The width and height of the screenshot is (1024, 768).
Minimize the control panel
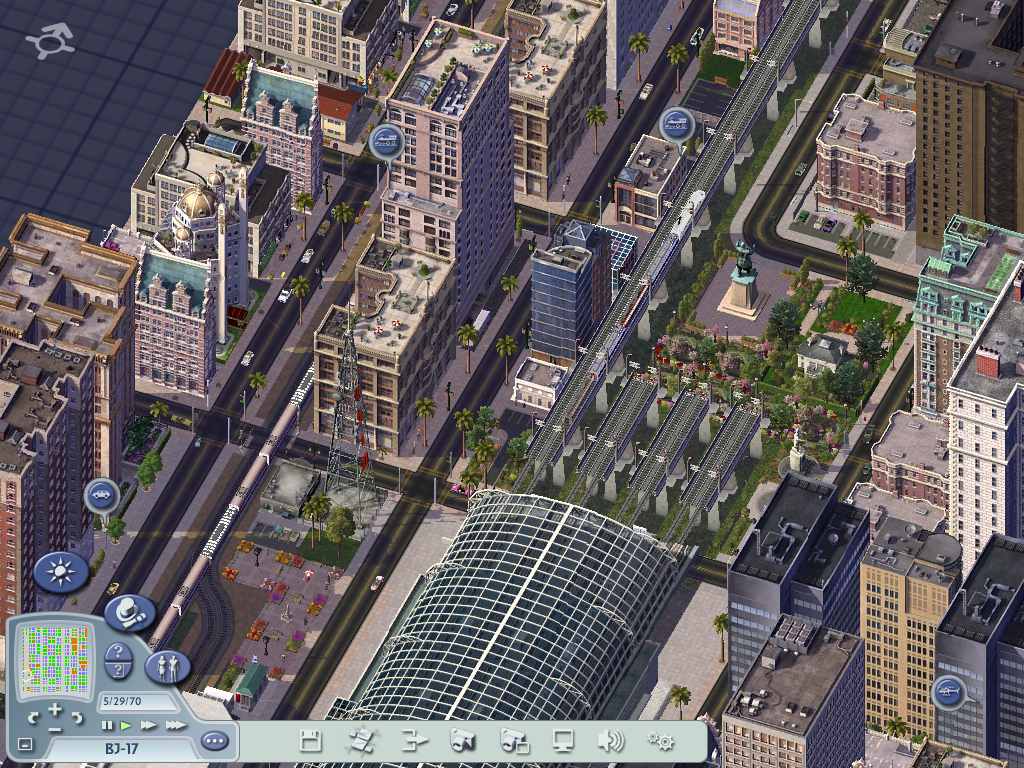[x=25, y=744]
